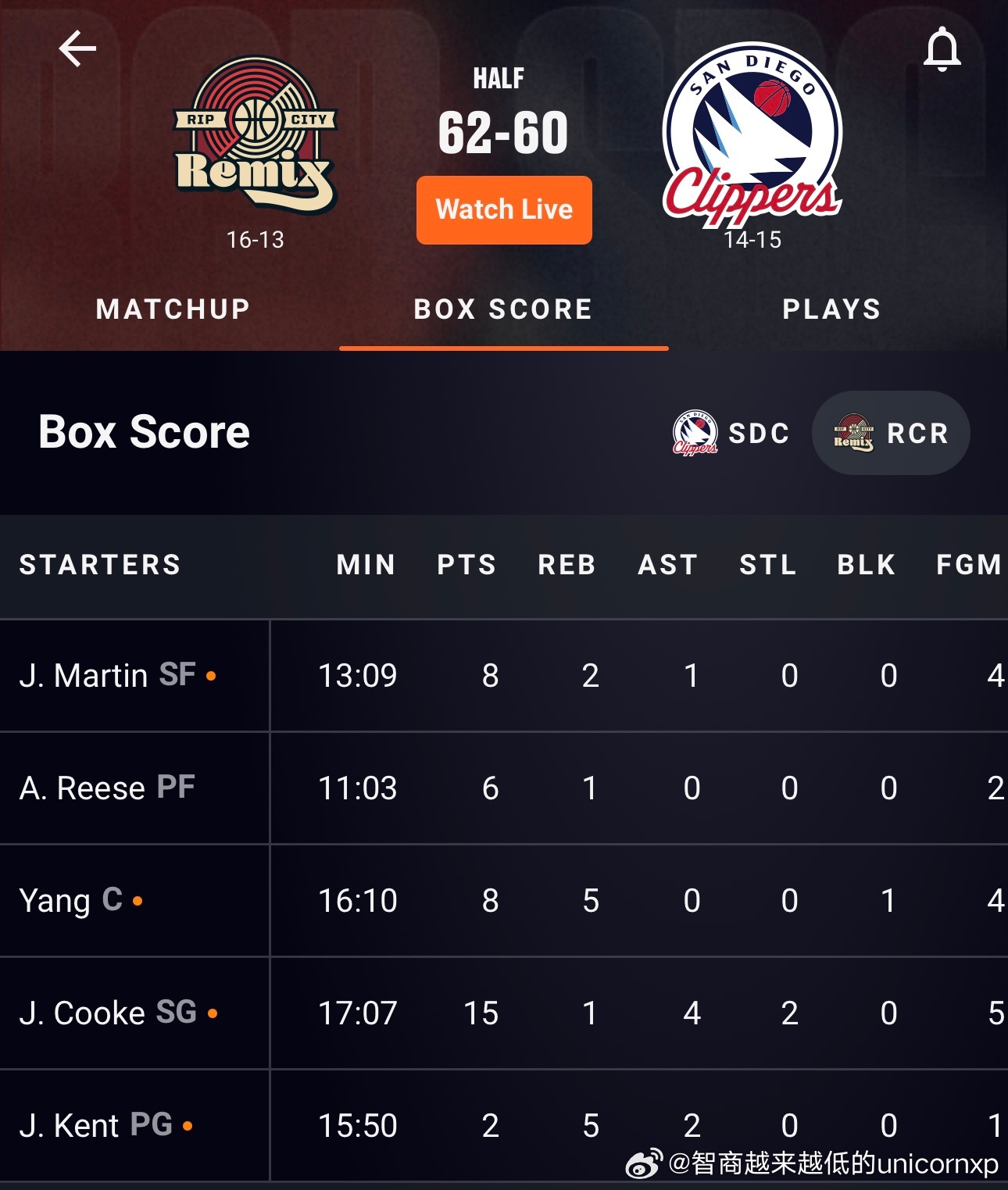1008x1190 pixels.
Task: Tap the SDC Clippers mini logo
Action: [695, 433]
